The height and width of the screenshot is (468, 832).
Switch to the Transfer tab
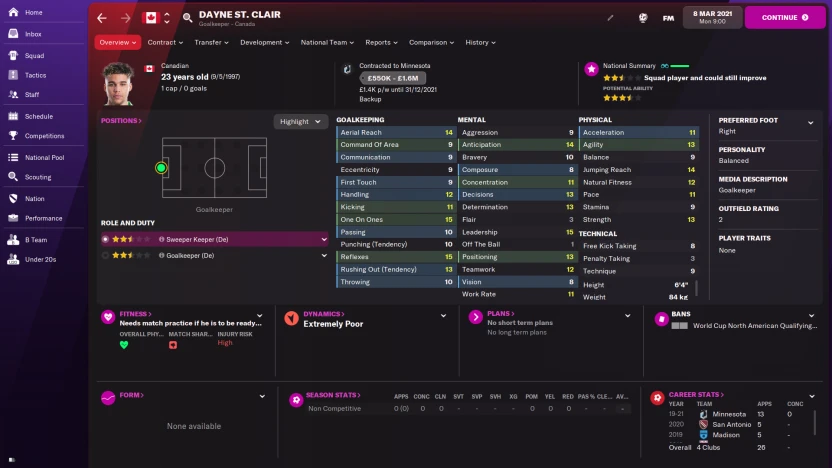point(211,43)
